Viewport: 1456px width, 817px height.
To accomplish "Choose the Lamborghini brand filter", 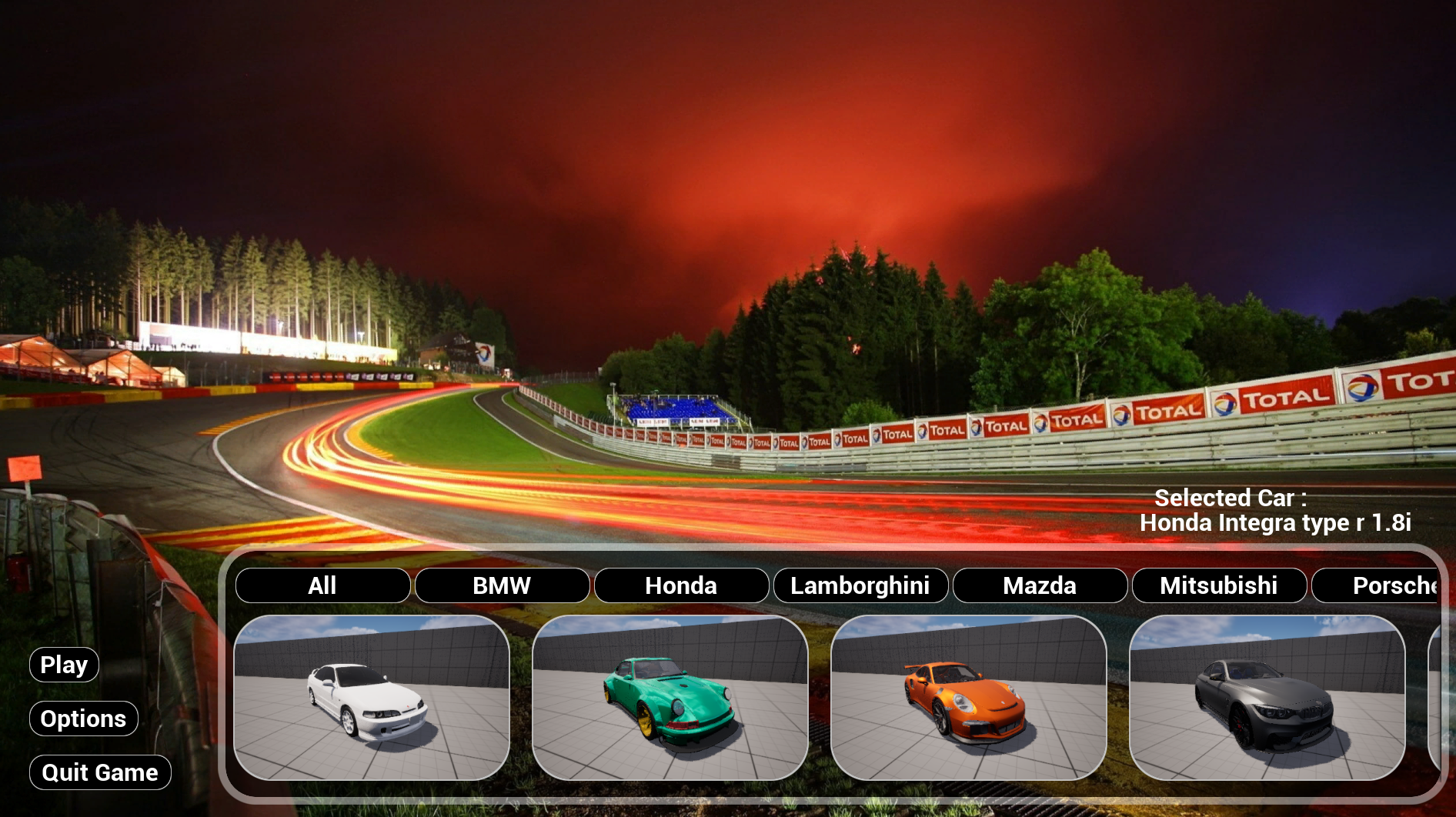I will click(x=860, y=585).
